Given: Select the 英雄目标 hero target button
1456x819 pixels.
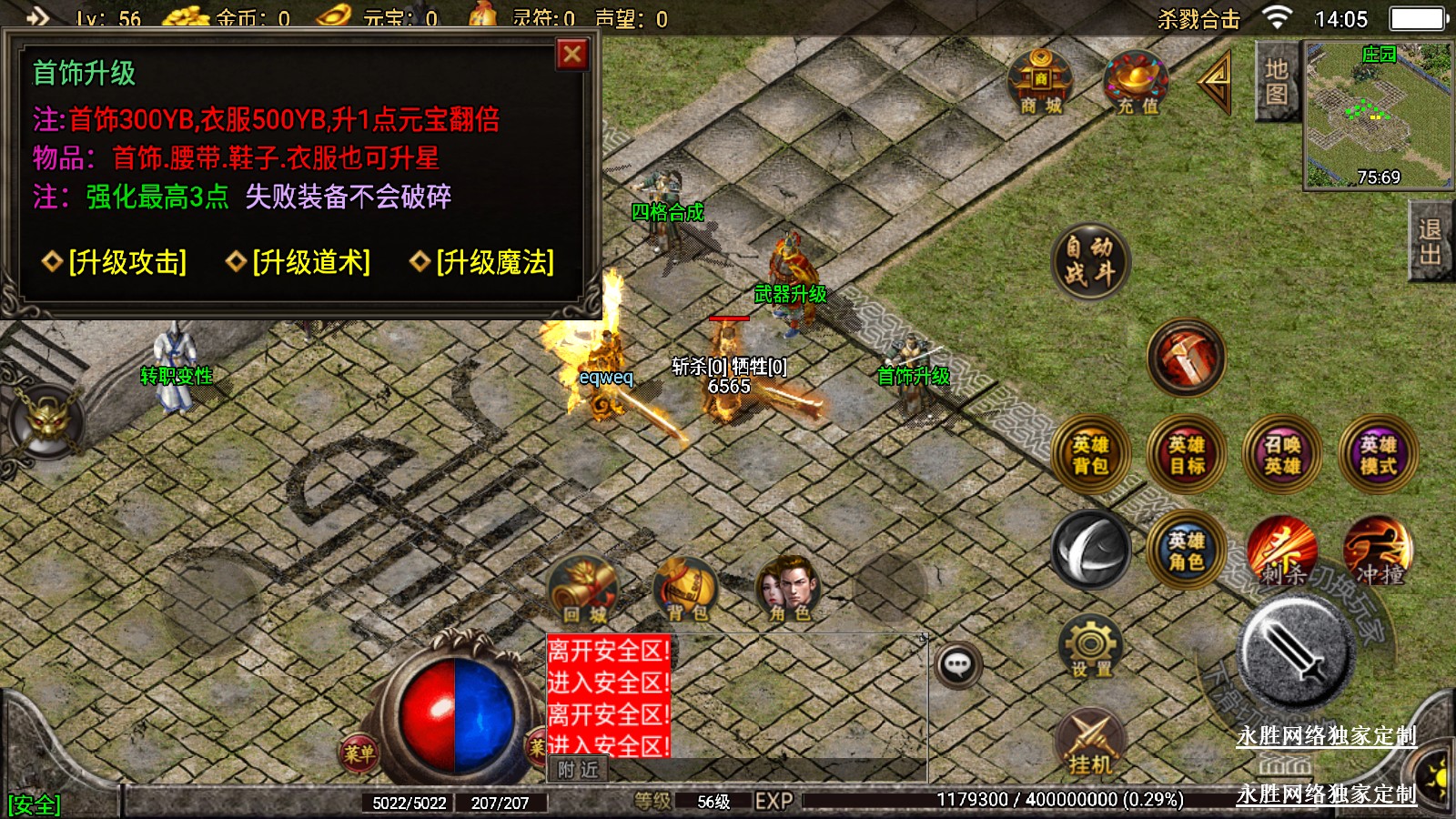Looking at the screenshot, I should pos(1187,455).
